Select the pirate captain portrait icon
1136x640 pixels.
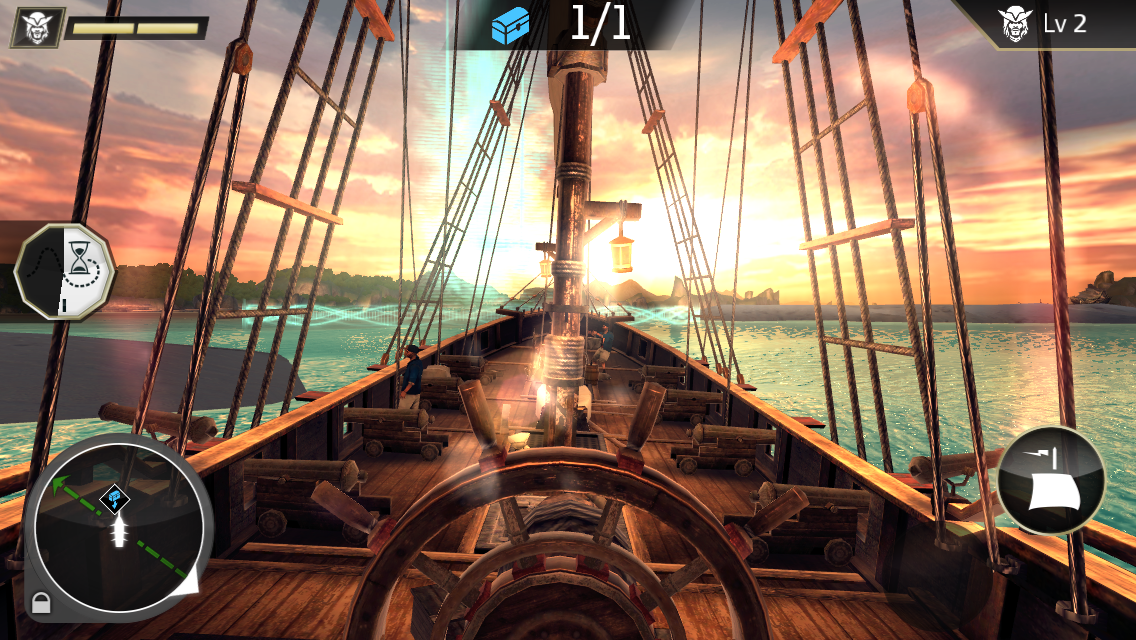(38, 27)
